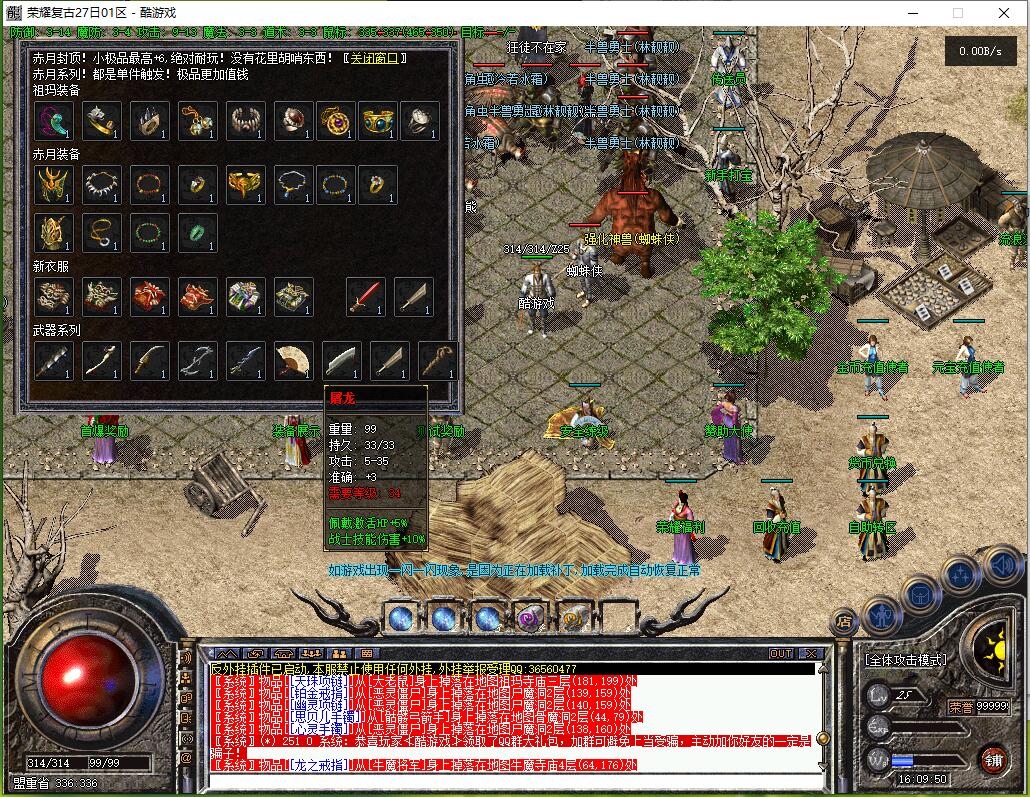Close the chat panel with X button
Image resolution: width=1030 pixels, height=797 pixels.
pos(811,654)
